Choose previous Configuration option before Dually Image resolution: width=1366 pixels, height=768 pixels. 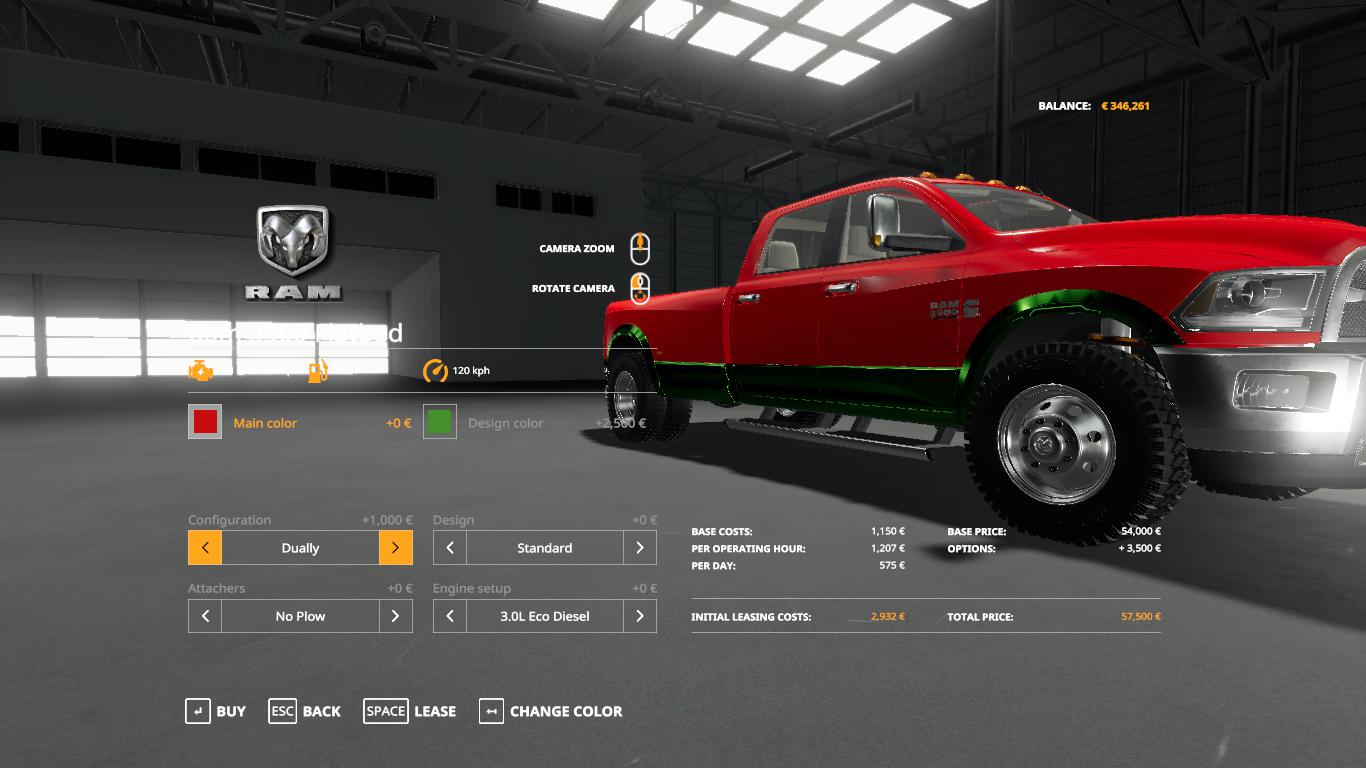(x=205, y=548)
